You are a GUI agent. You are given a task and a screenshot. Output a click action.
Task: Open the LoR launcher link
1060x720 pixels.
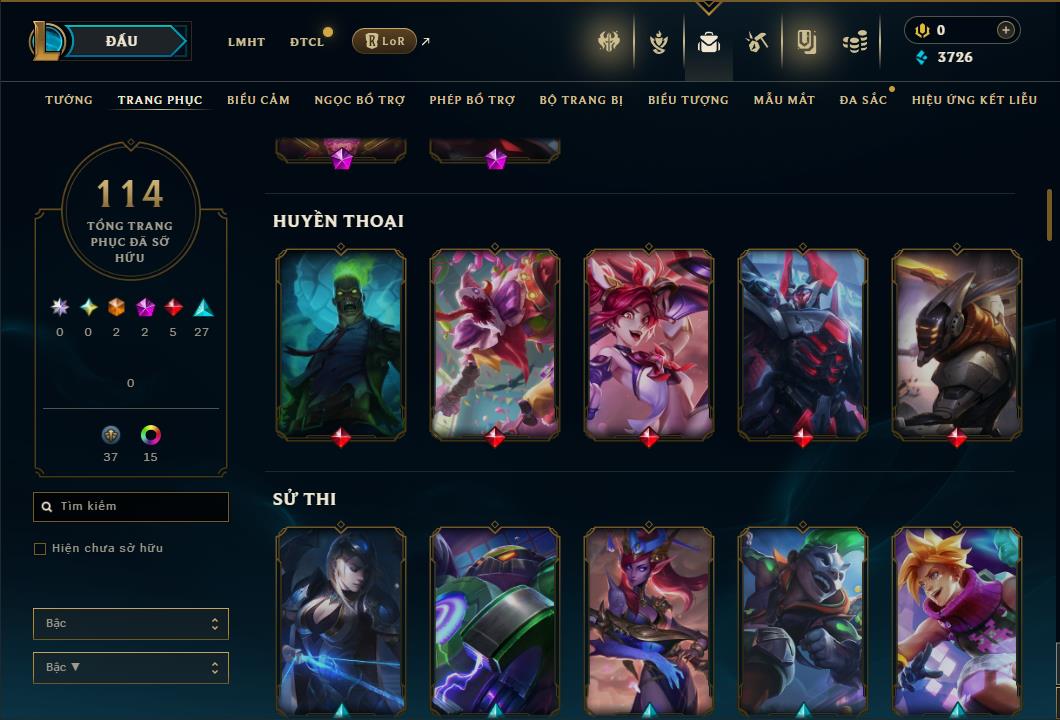tap(384, 41)
